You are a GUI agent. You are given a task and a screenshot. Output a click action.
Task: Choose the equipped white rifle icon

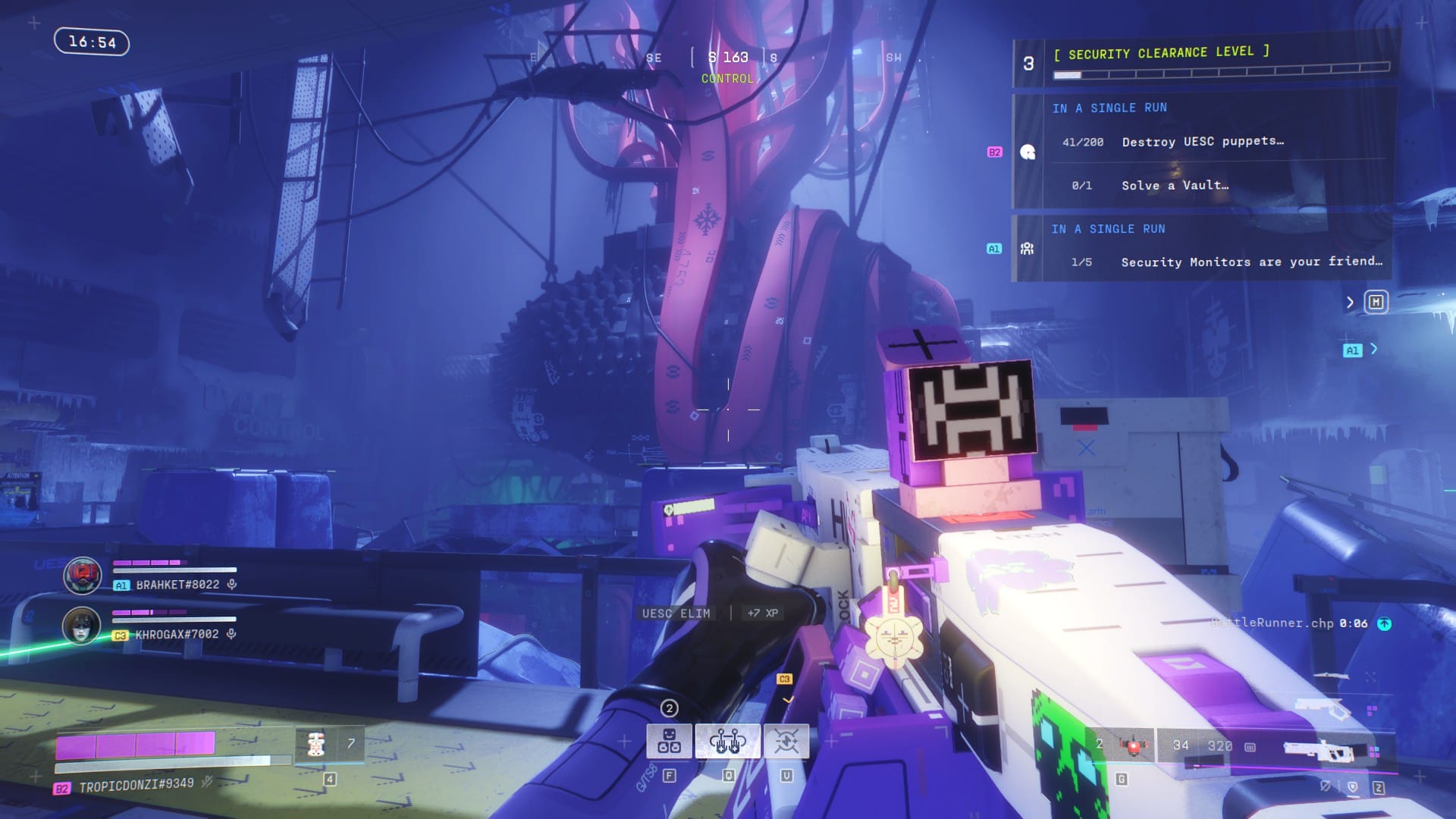(1323, 748)
